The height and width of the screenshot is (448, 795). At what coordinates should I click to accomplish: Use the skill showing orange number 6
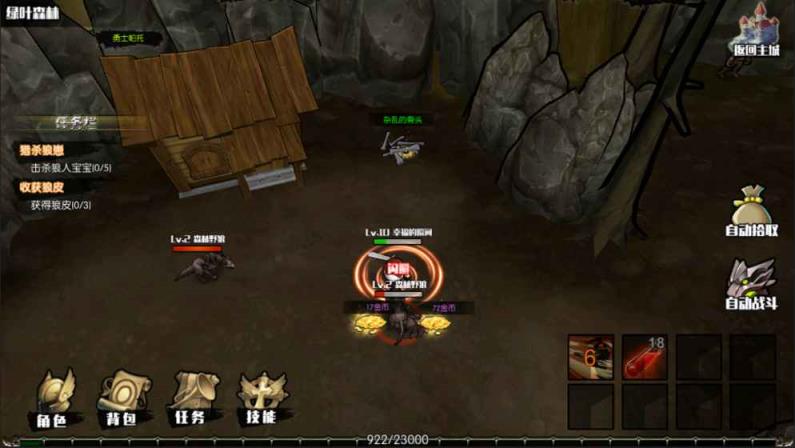point(591,357)
